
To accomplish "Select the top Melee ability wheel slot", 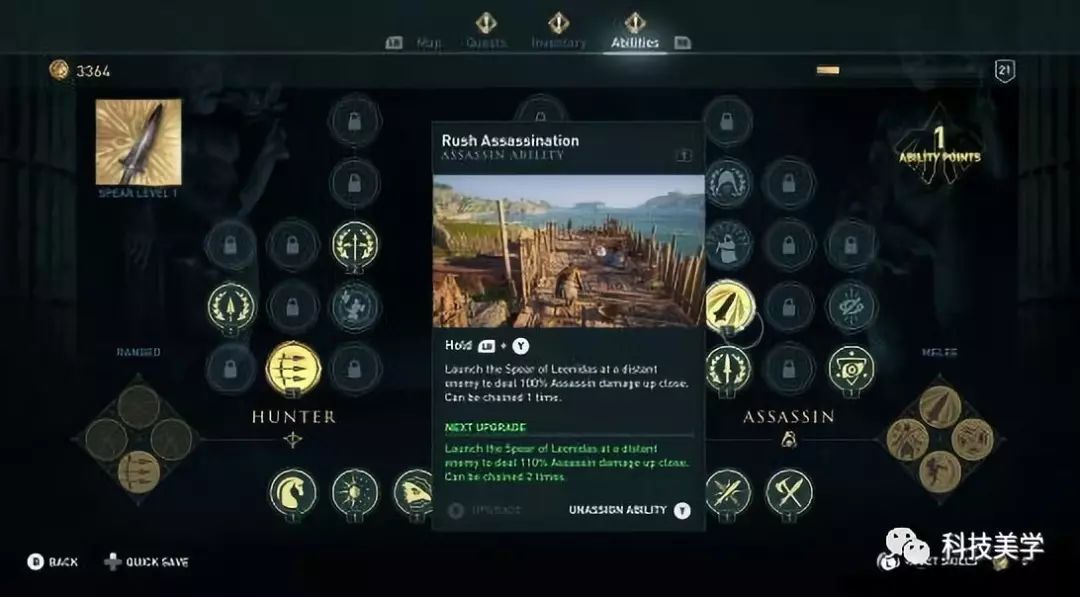I will tap(939, 405).
